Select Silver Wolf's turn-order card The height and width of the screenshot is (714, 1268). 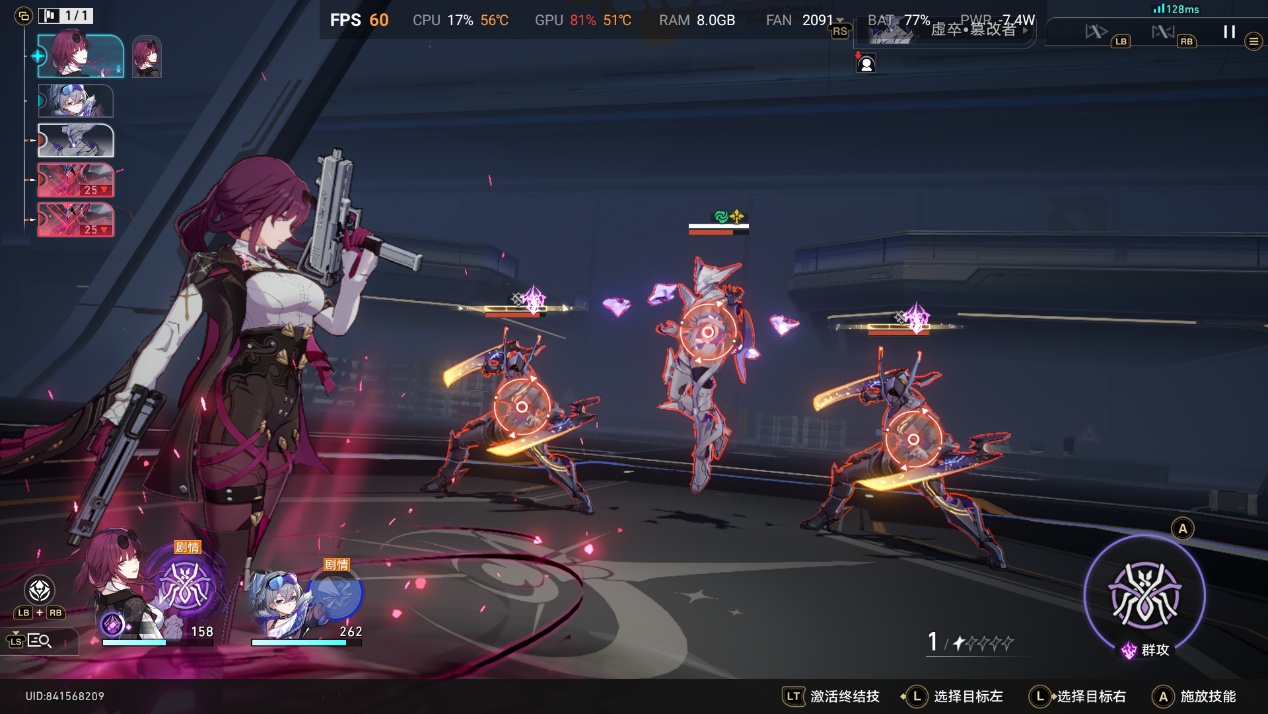(x=75, y=101)
